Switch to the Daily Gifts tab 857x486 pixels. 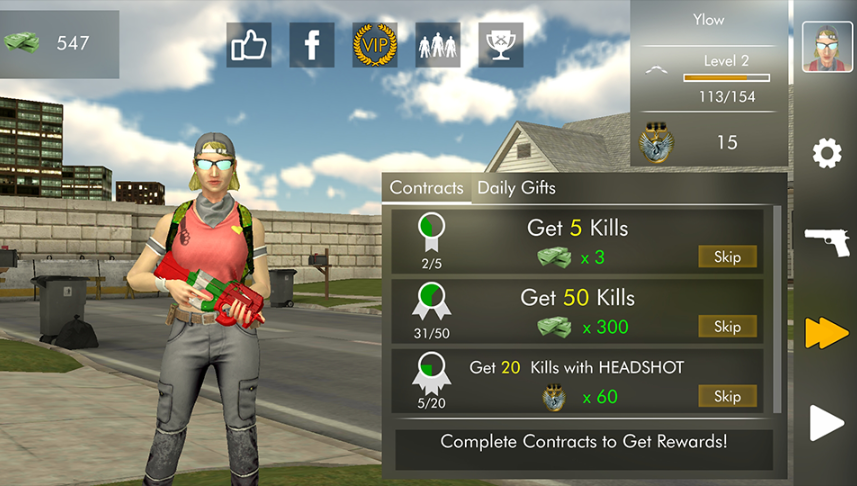516,188
